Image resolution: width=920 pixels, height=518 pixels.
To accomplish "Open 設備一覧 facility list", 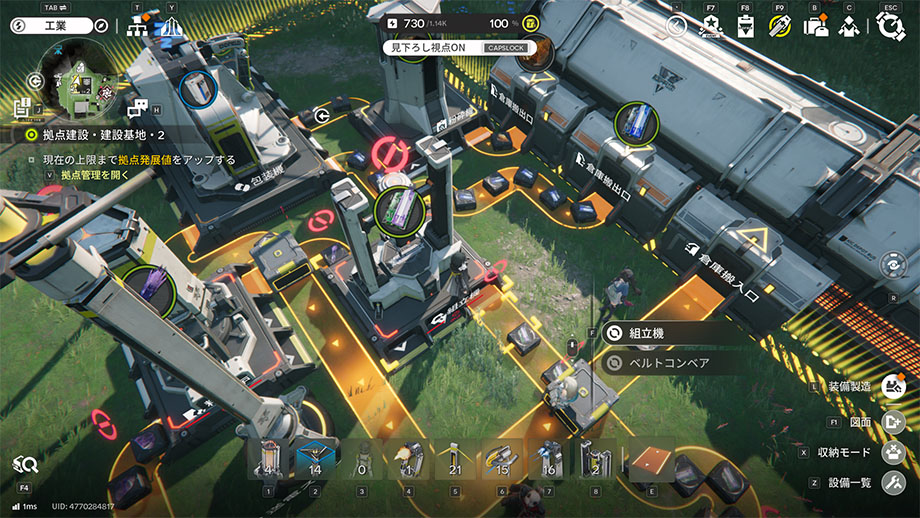I will pos(893,484).
